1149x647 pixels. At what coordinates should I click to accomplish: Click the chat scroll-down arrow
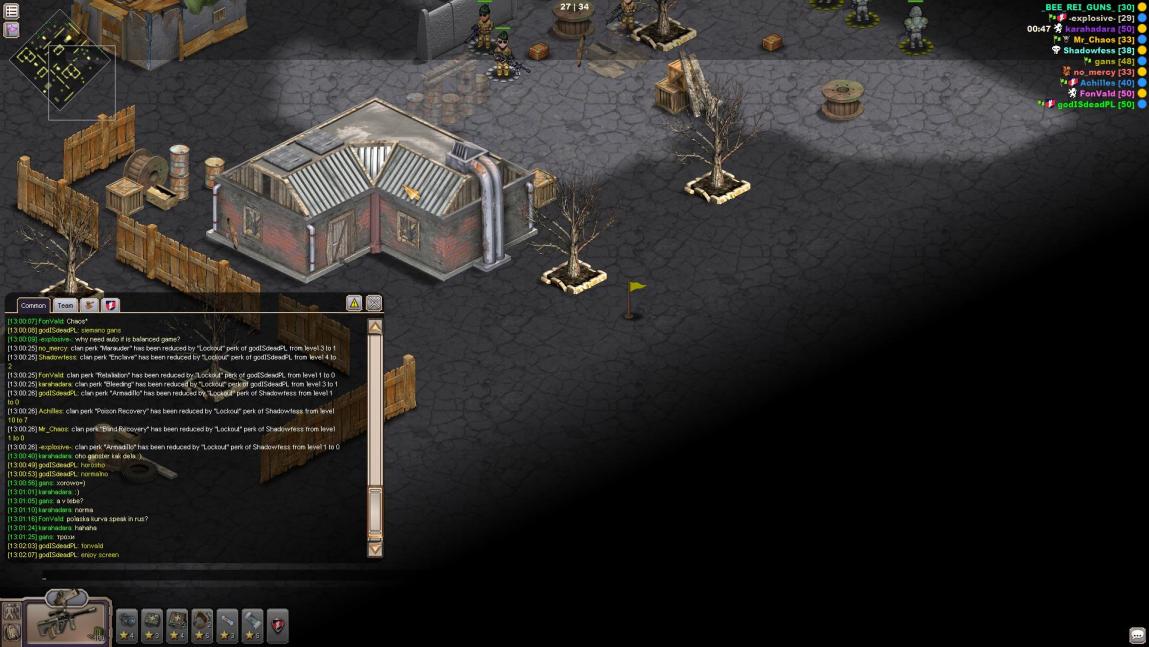[375, 548]
